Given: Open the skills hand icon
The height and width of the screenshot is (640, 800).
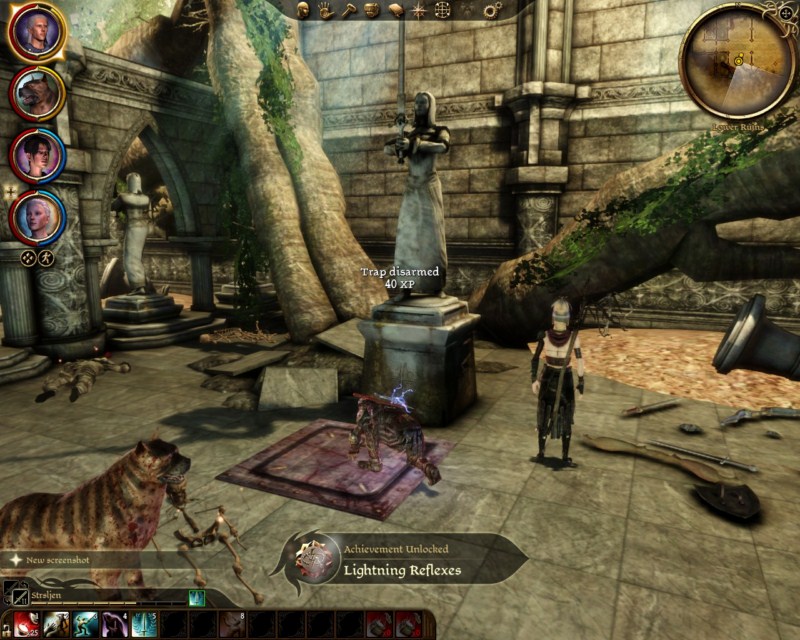Looking at the screenshot, I should 326,10.
